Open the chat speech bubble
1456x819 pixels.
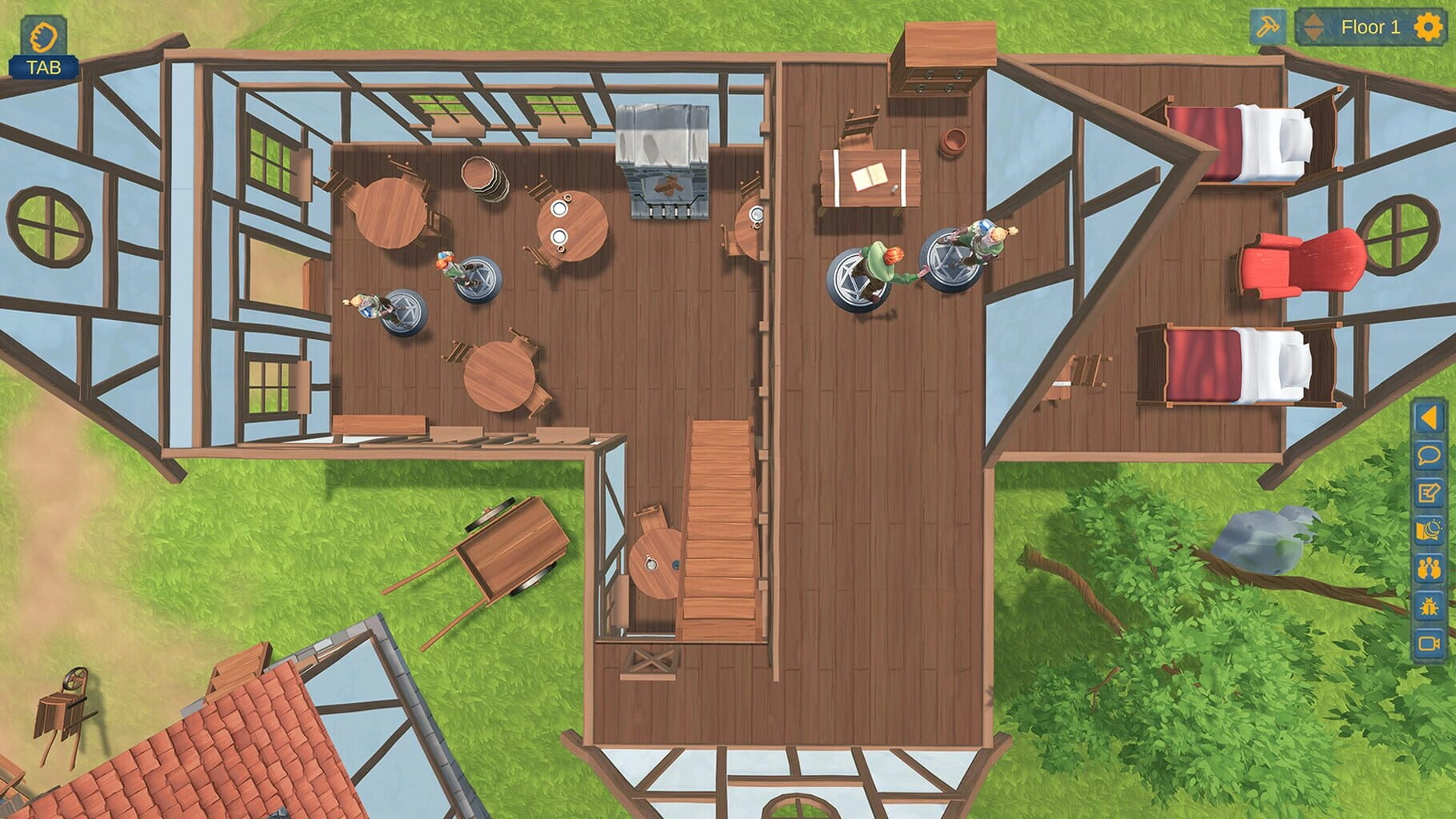click(x=1428, y=456)
